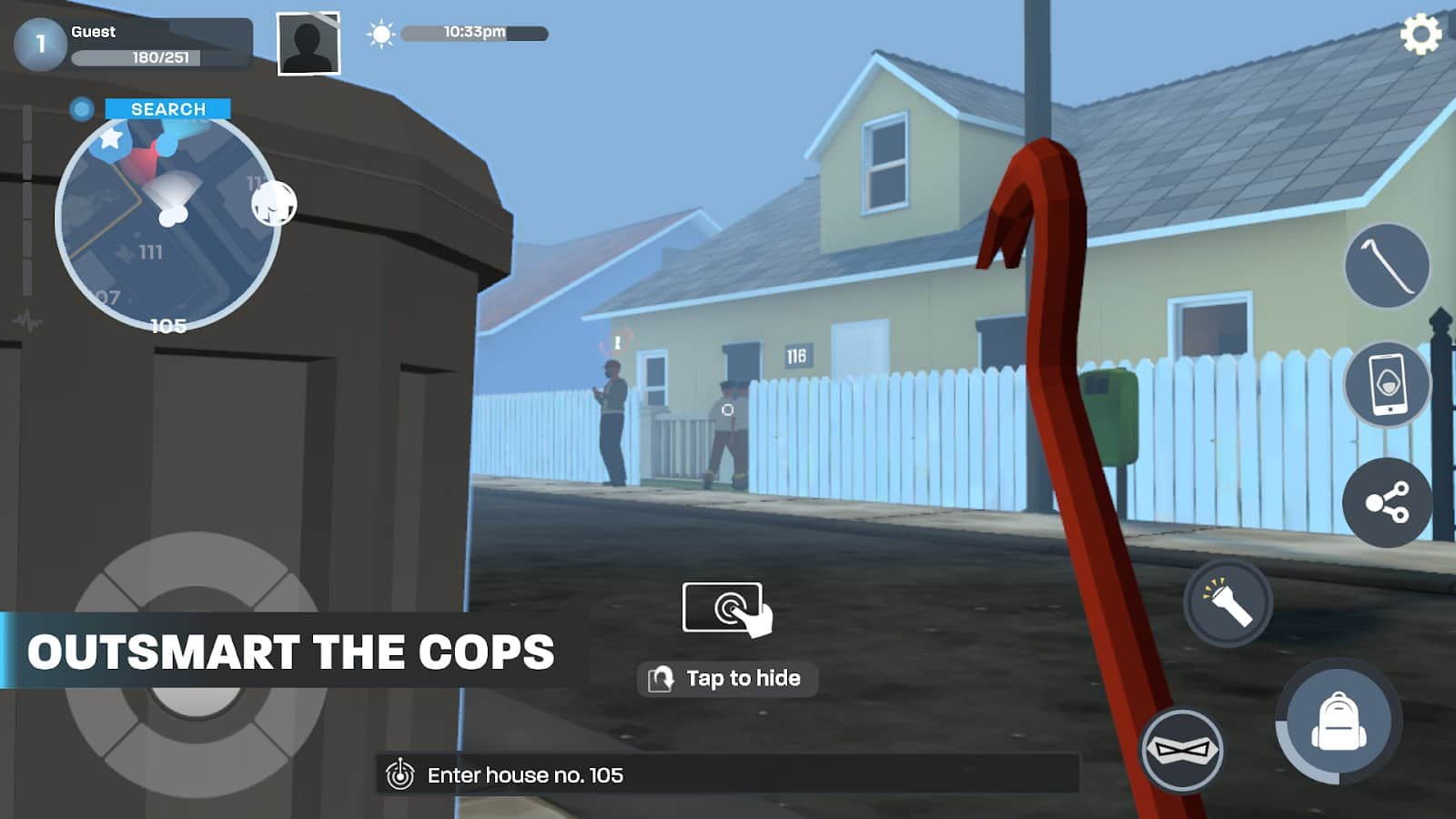Viewport: 1456px width, 819px height.
Task: Open the smartphone gadget button
Action: coord(1387,384)
